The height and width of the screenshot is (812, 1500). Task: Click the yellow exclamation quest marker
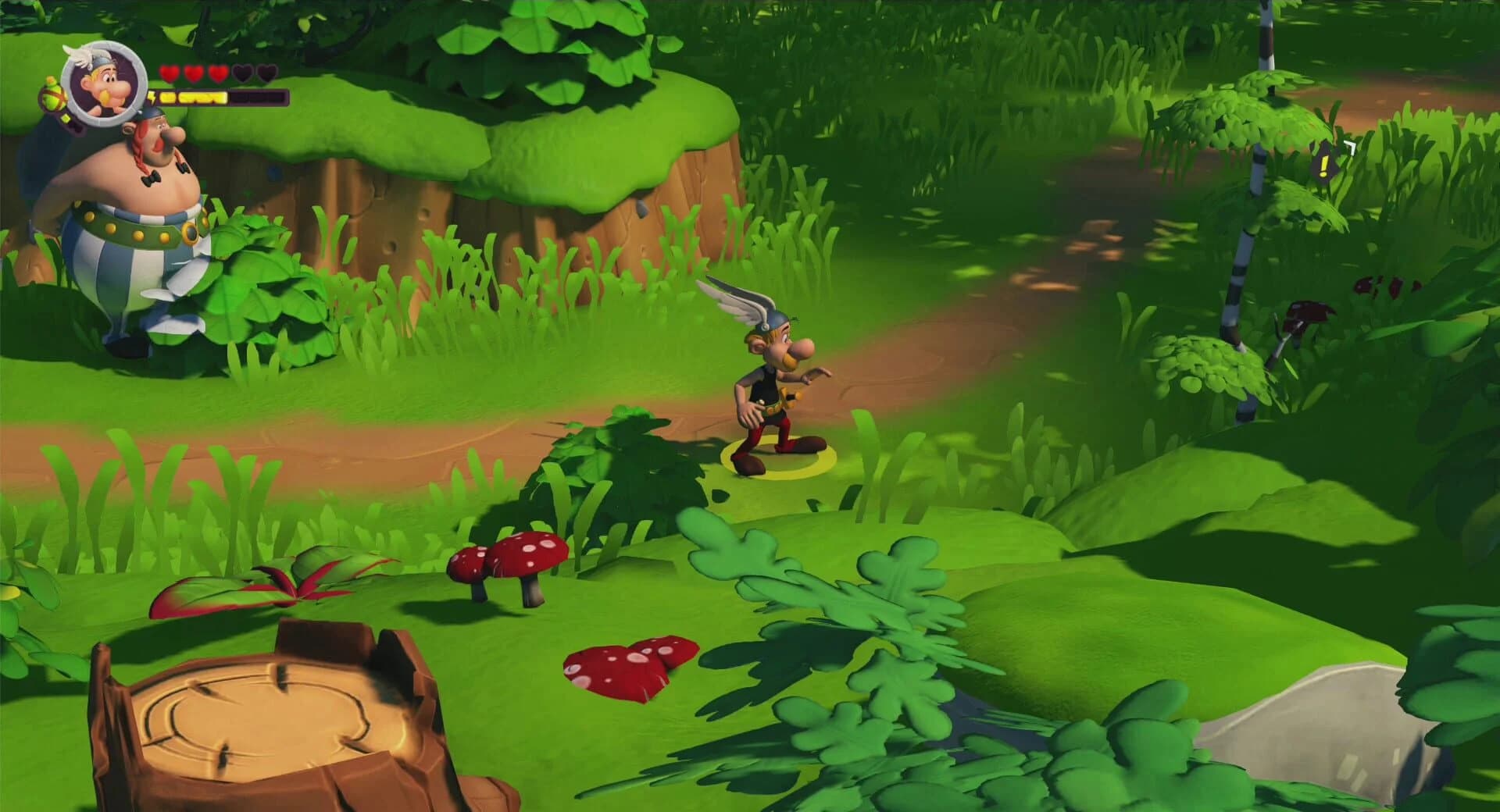(1323, 165)
